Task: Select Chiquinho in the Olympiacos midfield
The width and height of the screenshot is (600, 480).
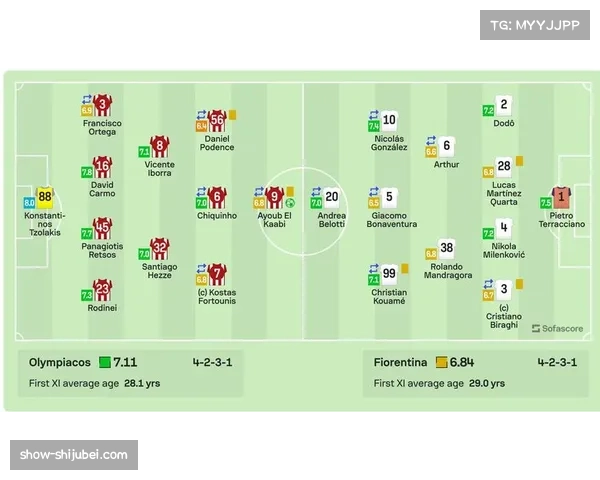Action: point(217,198)
